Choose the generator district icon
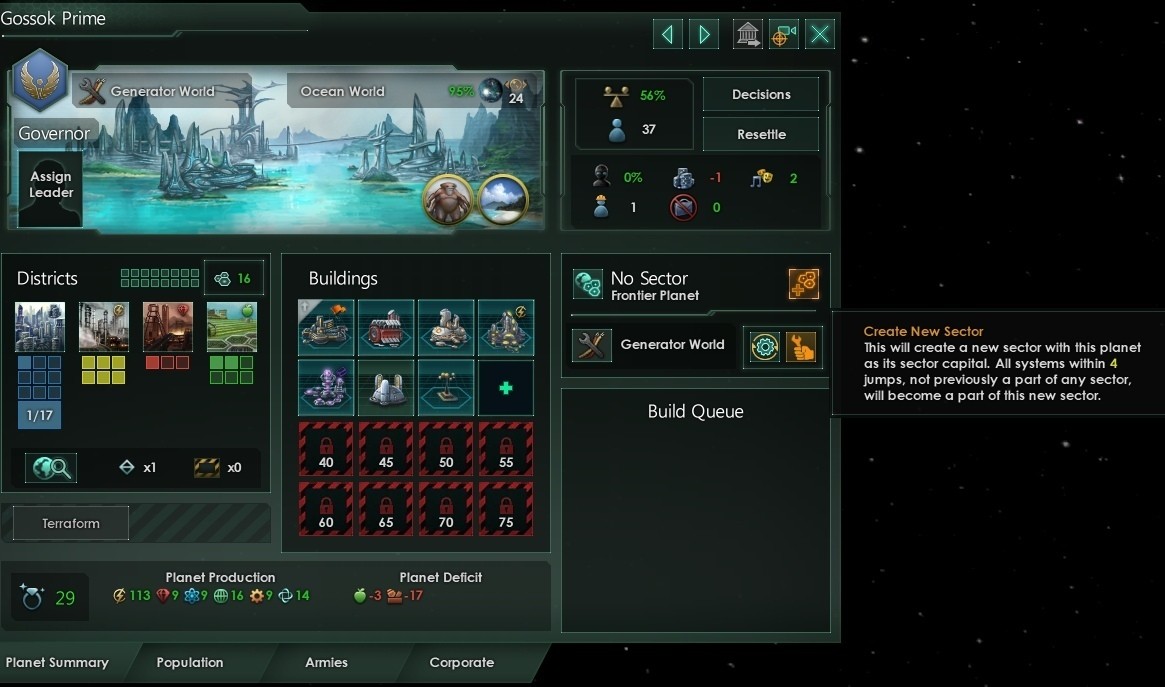This screenshot has width=1165, height=687. click(x=104, y=327)
